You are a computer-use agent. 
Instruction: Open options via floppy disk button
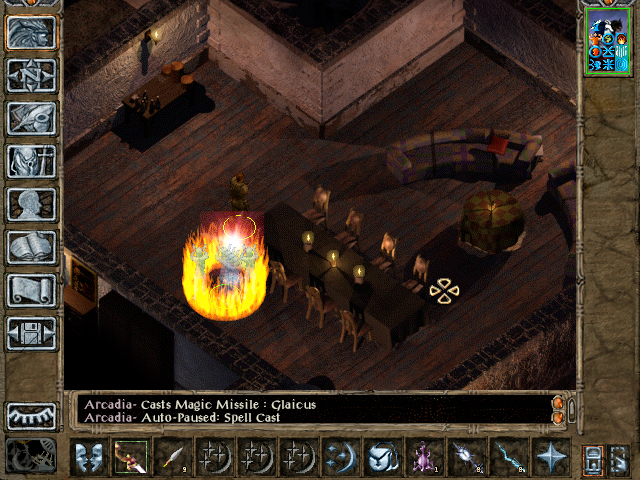click(31, 333)
